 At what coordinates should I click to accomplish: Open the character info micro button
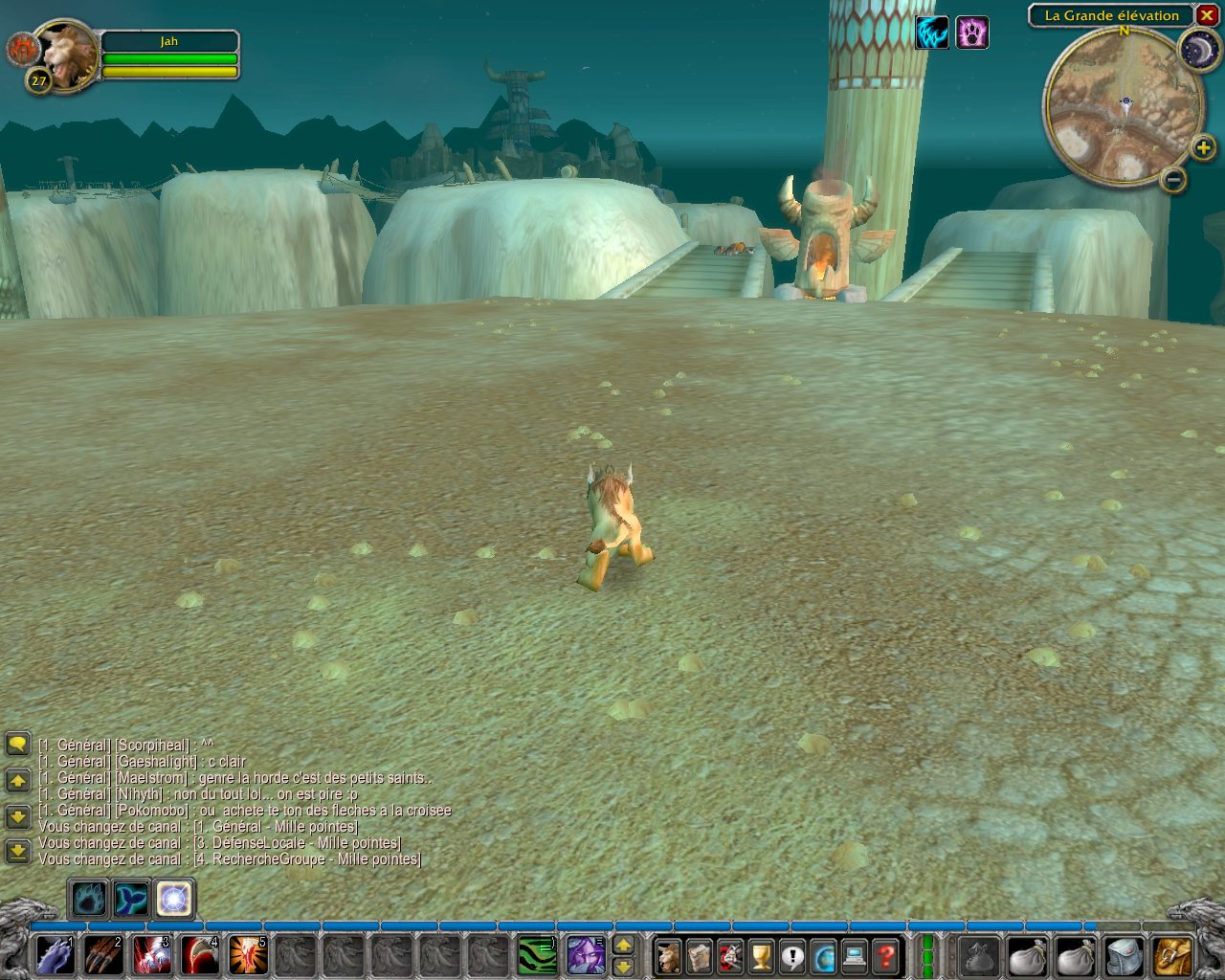pos(668,956)
